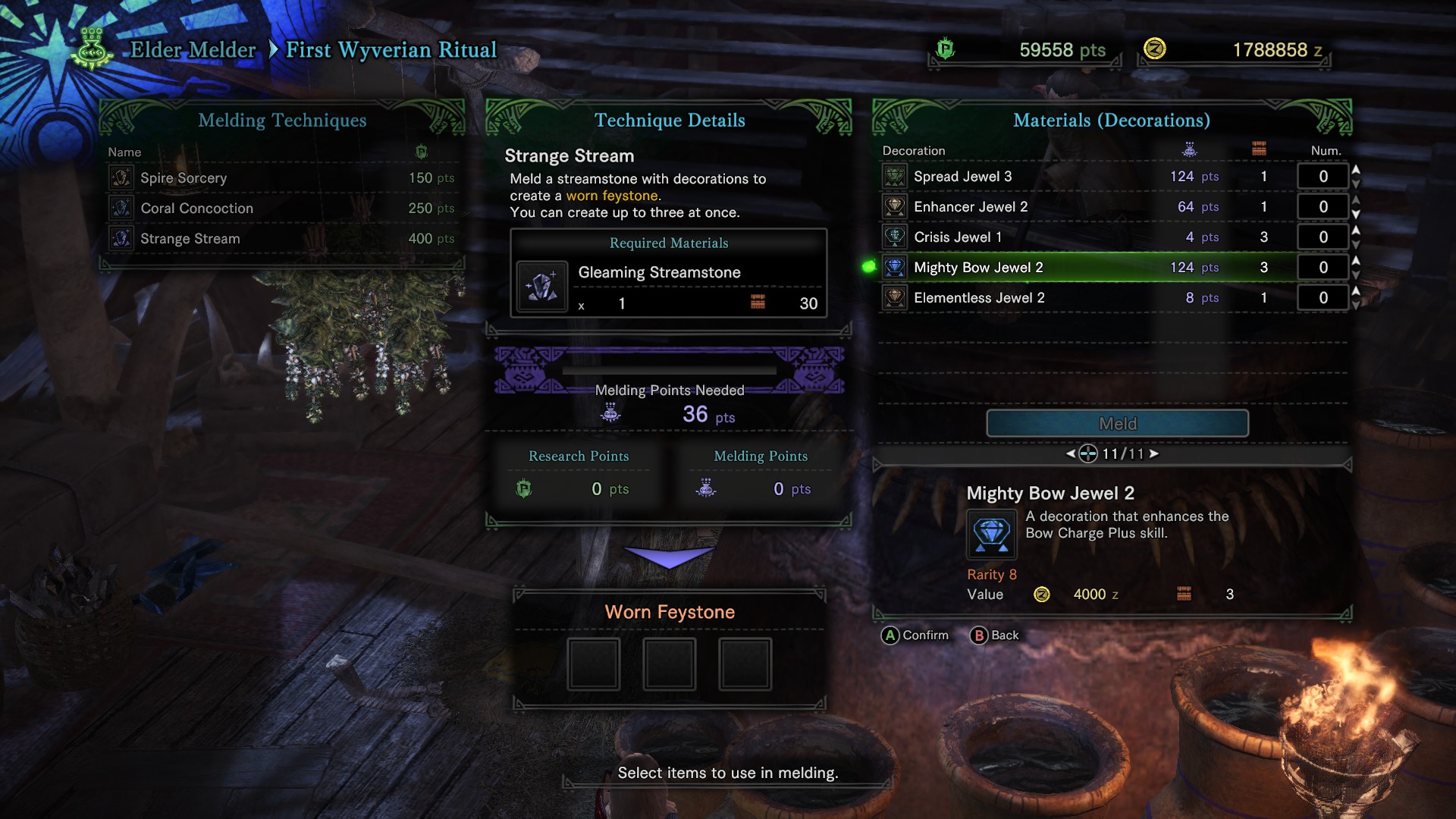Click the Meld button
Image resolution: width=1456 pixels, height=819 pixels.
click(1117, 424)
